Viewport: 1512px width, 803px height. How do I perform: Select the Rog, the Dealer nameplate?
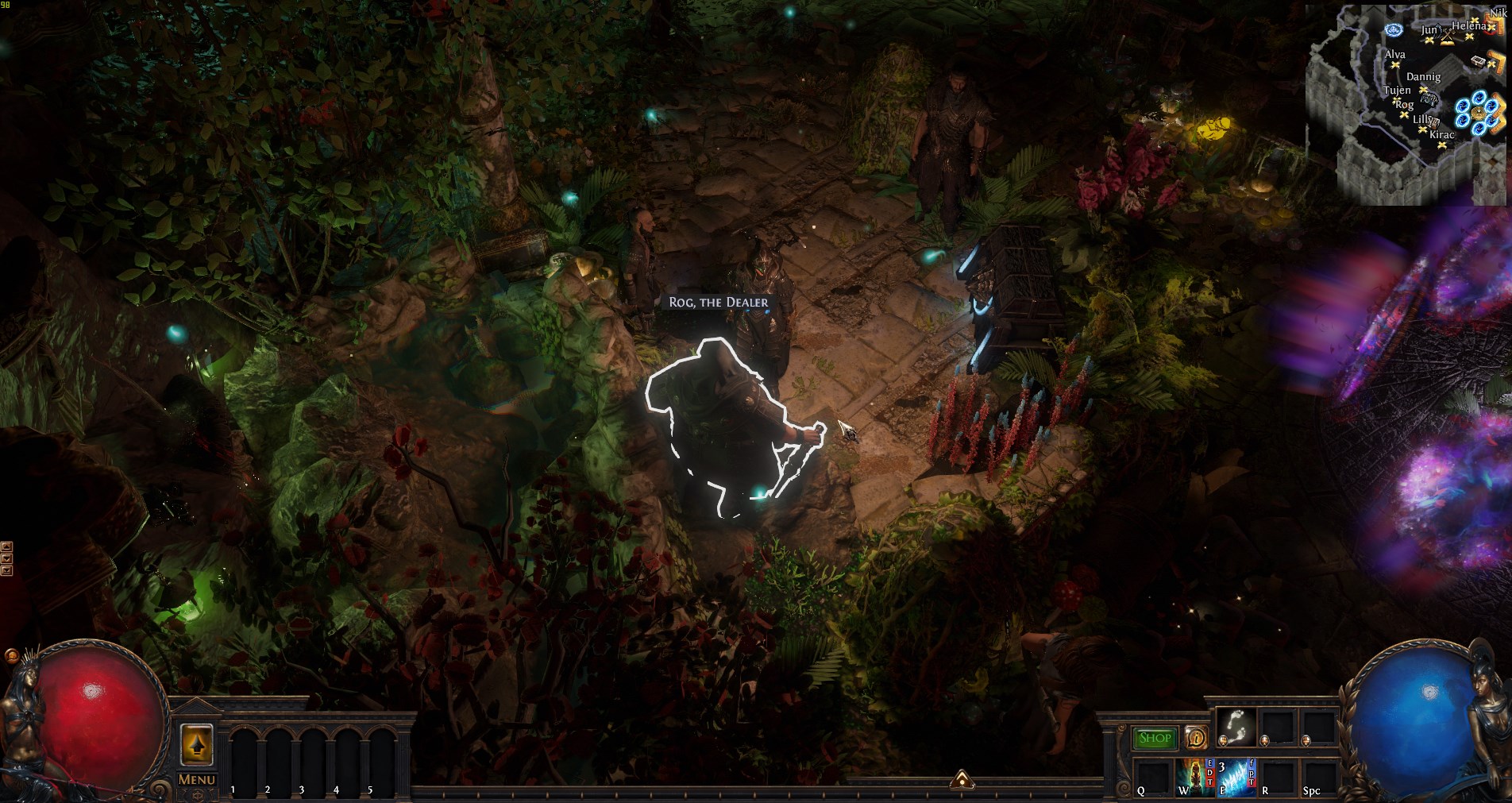[718, 303]
